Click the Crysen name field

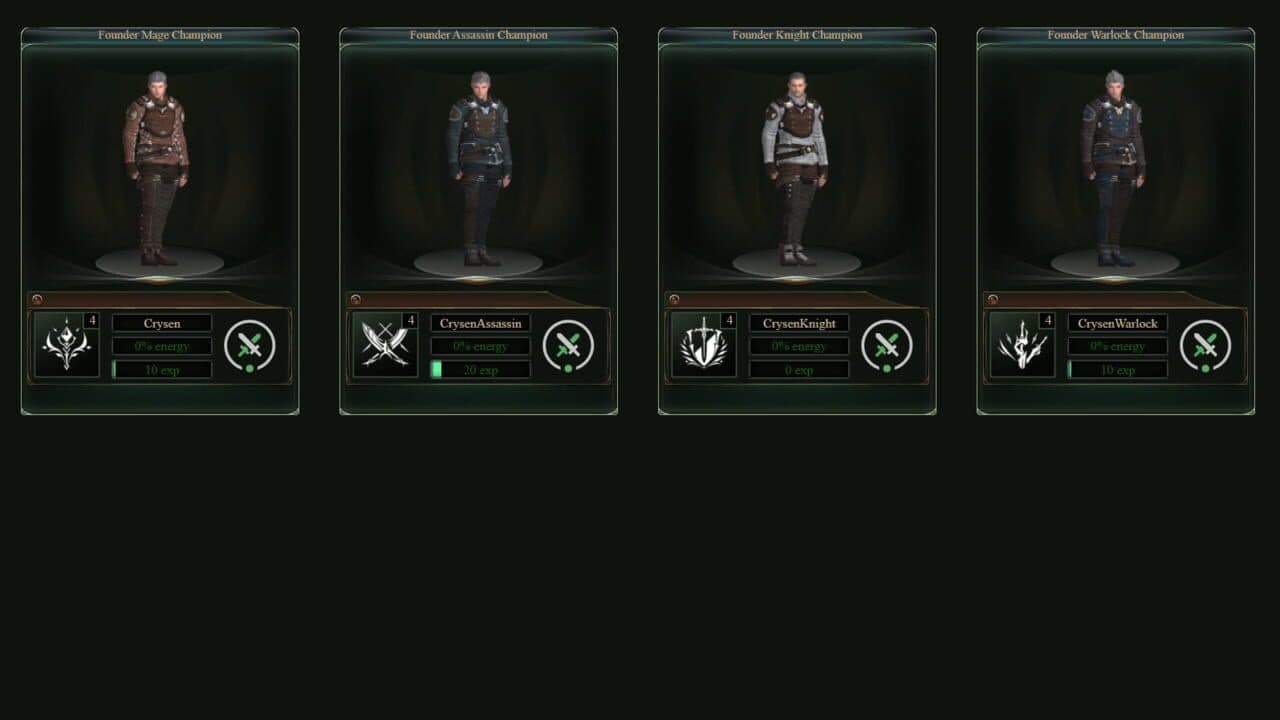[162, 323]
